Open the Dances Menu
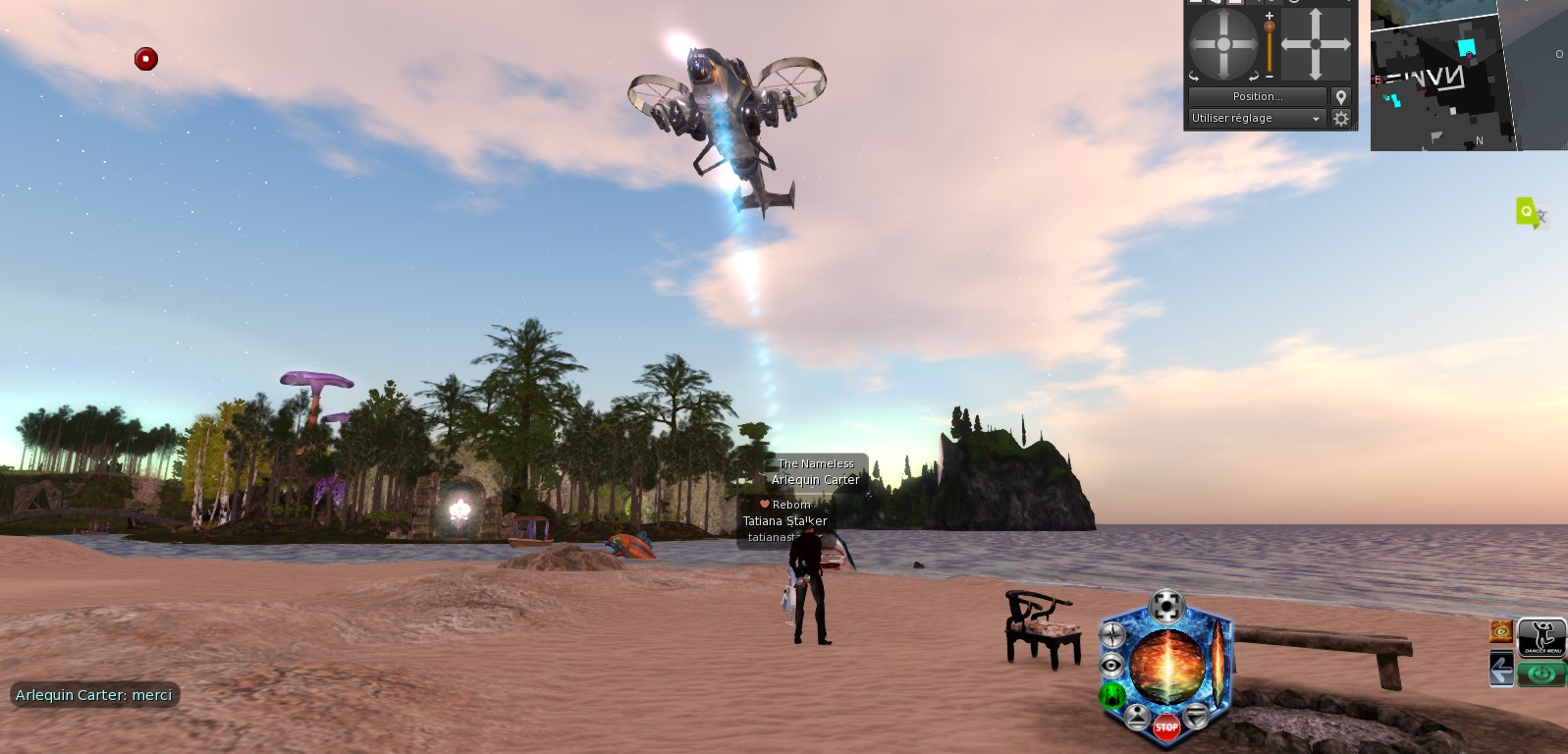1568x754 pixels. 1541,637
